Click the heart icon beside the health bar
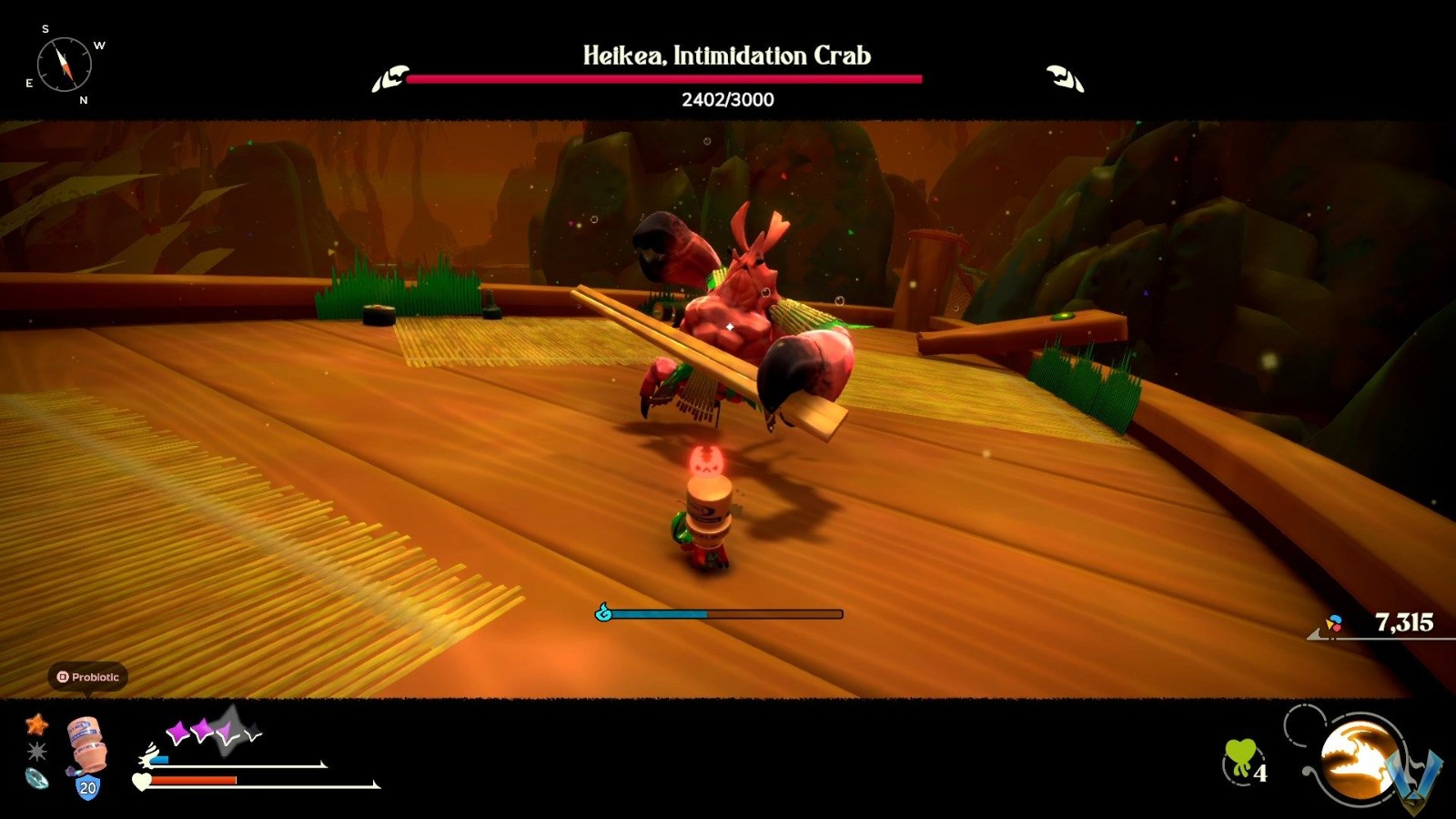The image size is (1456, 819). point(141,781)
